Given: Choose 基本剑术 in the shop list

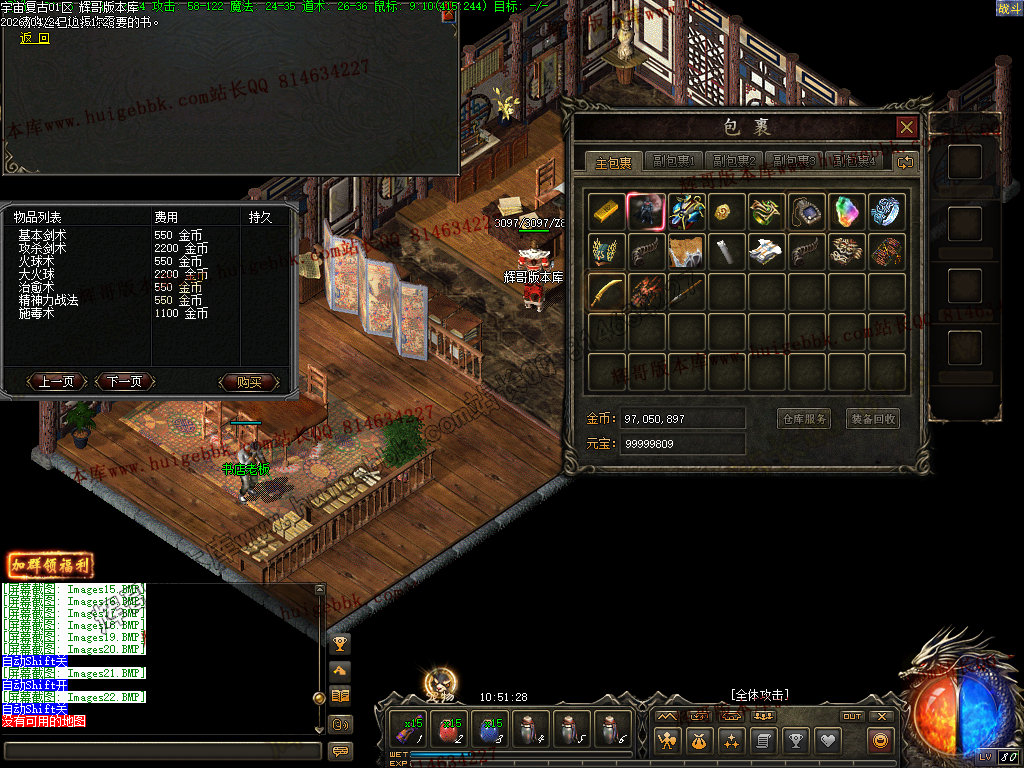Looking at the screenshot, I should coord(43,235).
